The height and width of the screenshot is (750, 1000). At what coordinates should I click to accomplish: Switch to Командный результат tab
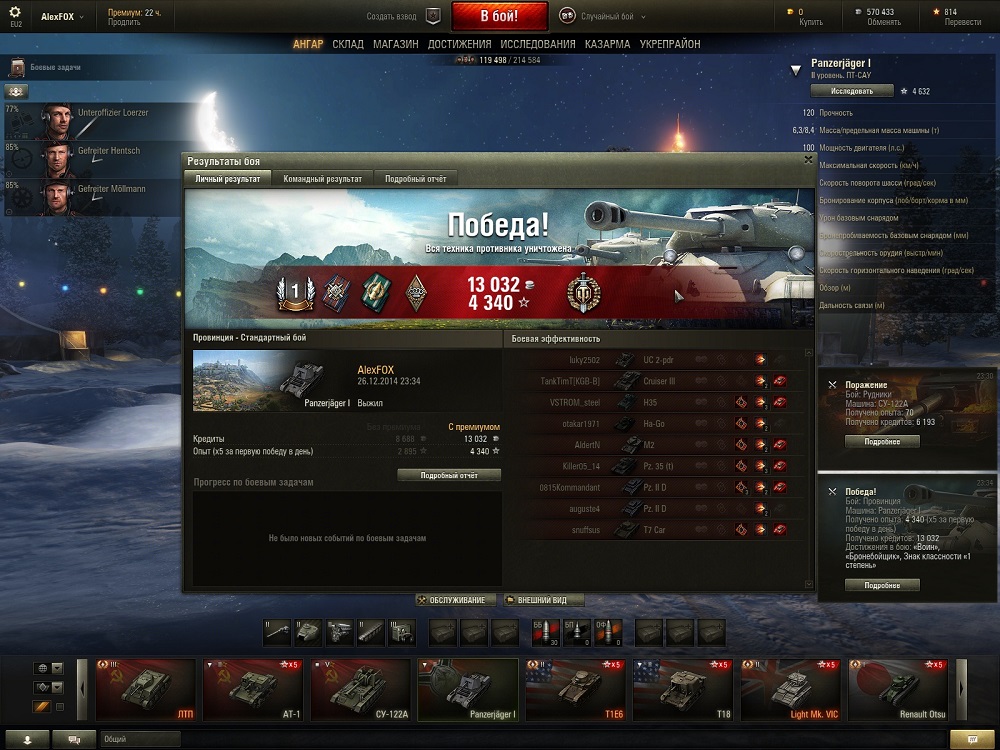click(322, 178)
